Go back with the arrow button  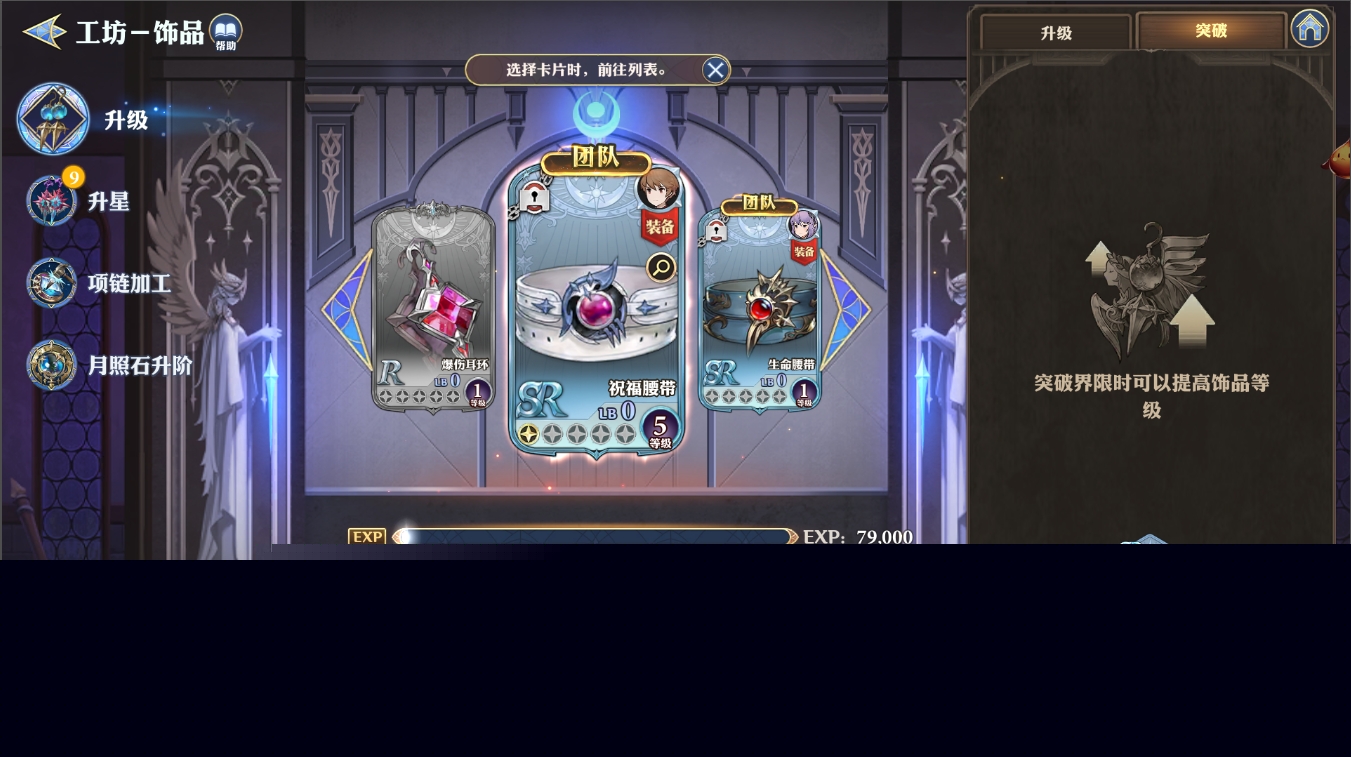click(x=44, y=32)
